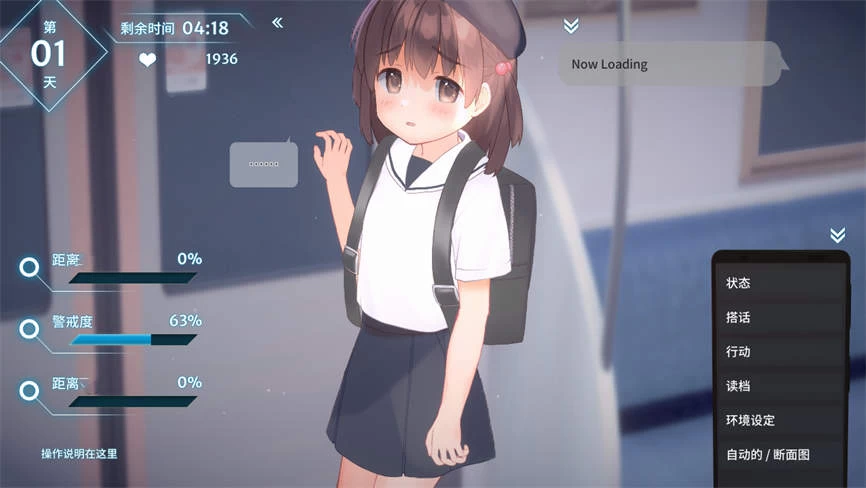Collapse the status panel with the left double-arrow
The image size is (866, 488).
tap(277, 22)
